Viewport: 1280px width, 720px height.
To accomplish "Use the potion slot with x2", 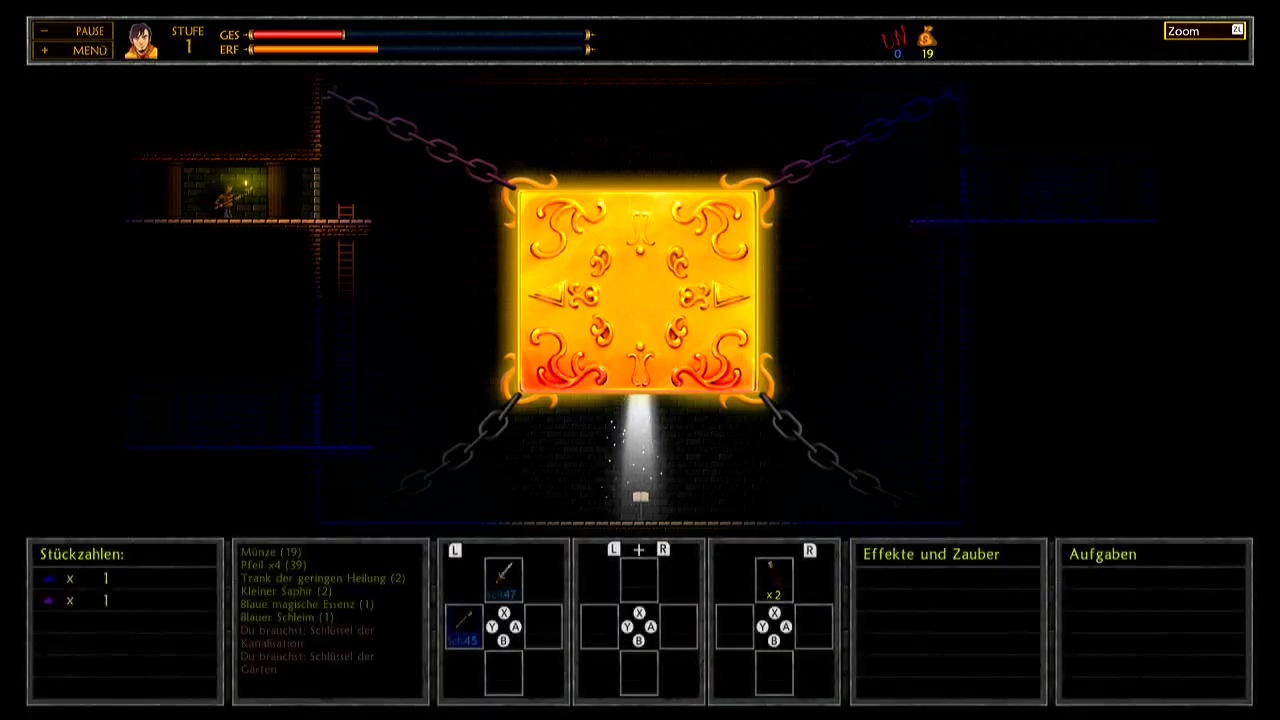I will (773, 579).
